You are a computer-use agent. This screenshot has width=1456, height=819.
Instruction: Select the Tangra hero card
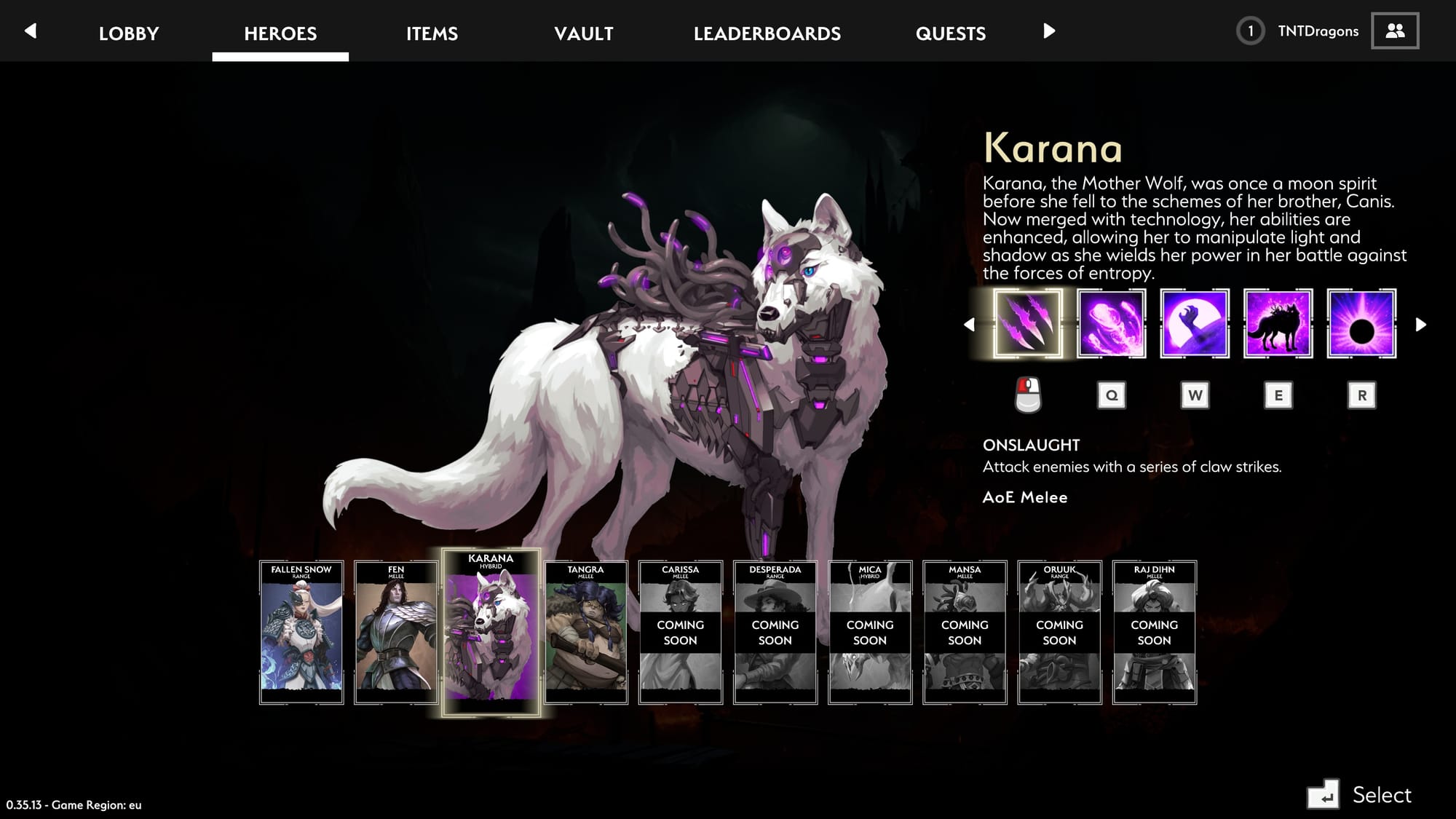coord(586,632)
